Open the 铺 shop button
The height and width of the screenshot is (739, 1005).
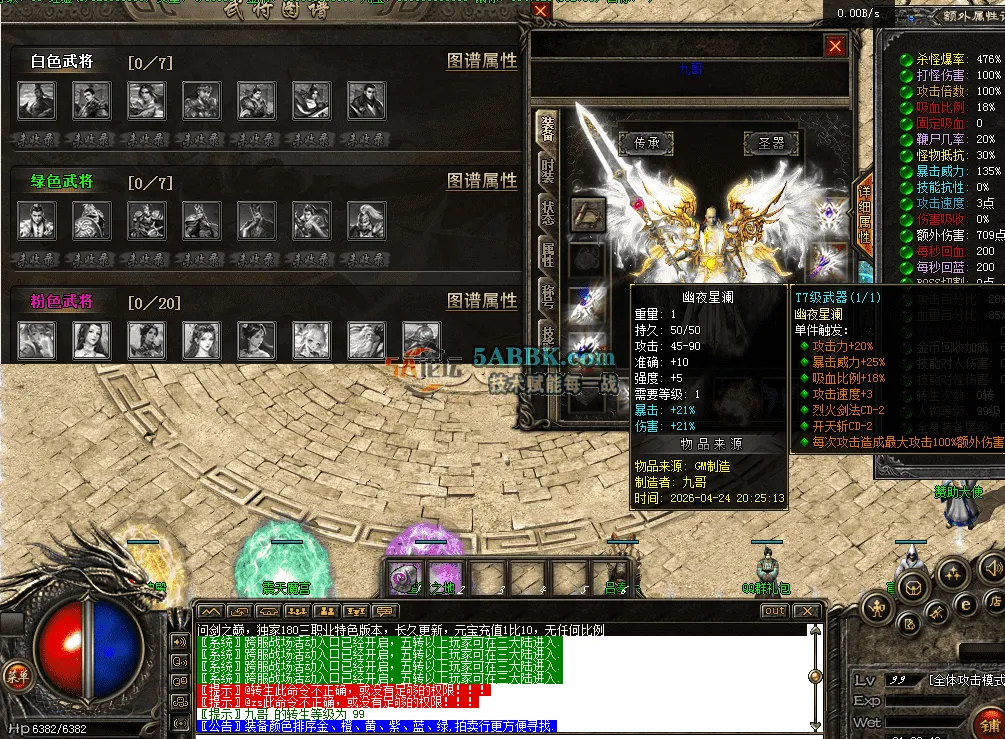tap(990, 722)
